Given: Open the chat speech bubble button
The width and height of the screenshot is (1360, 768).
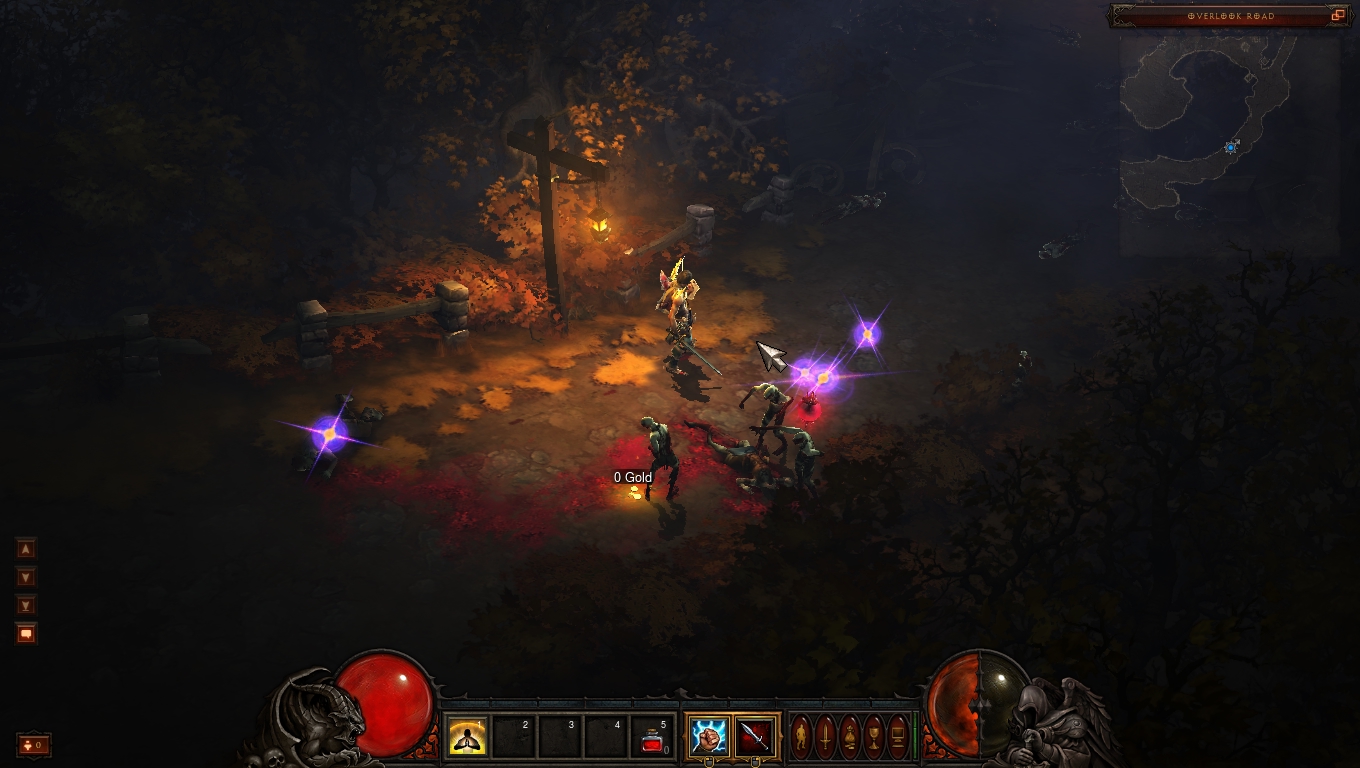Looking at the screenshot, I should (x=26, y=633).
